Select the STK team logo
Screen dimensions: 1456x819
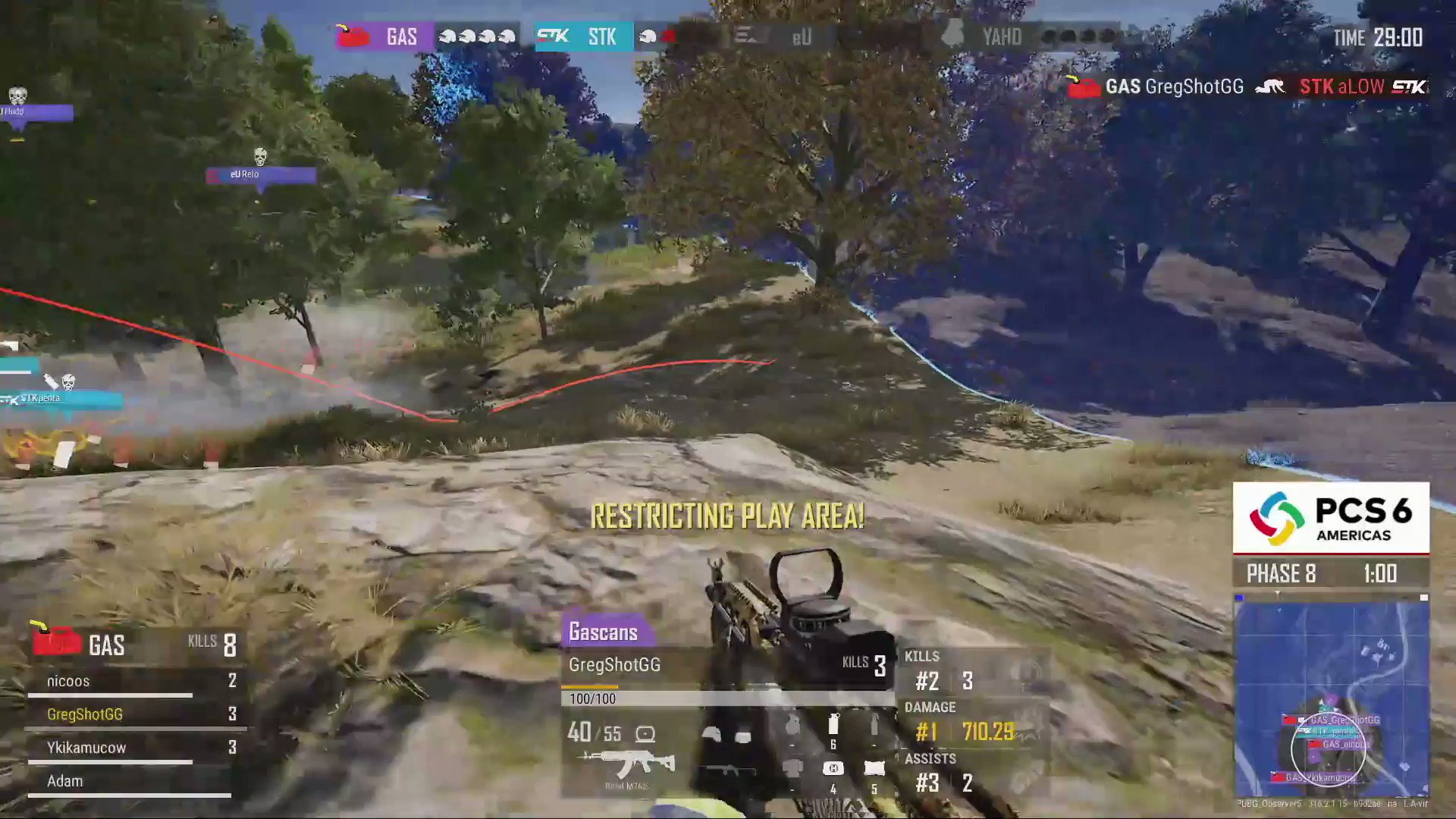[x=554, y=36]
